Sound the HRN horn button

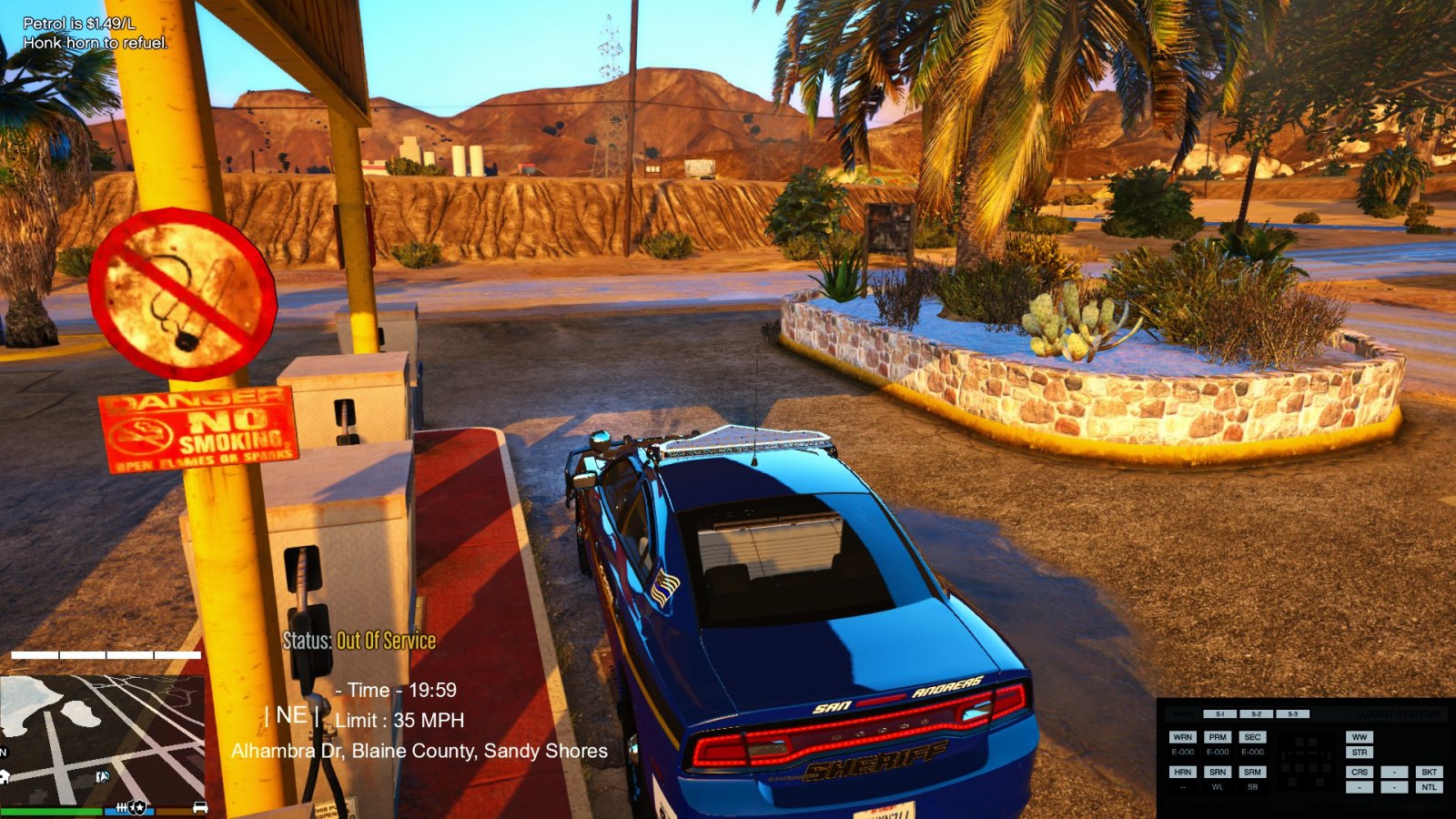[1182, 772]
